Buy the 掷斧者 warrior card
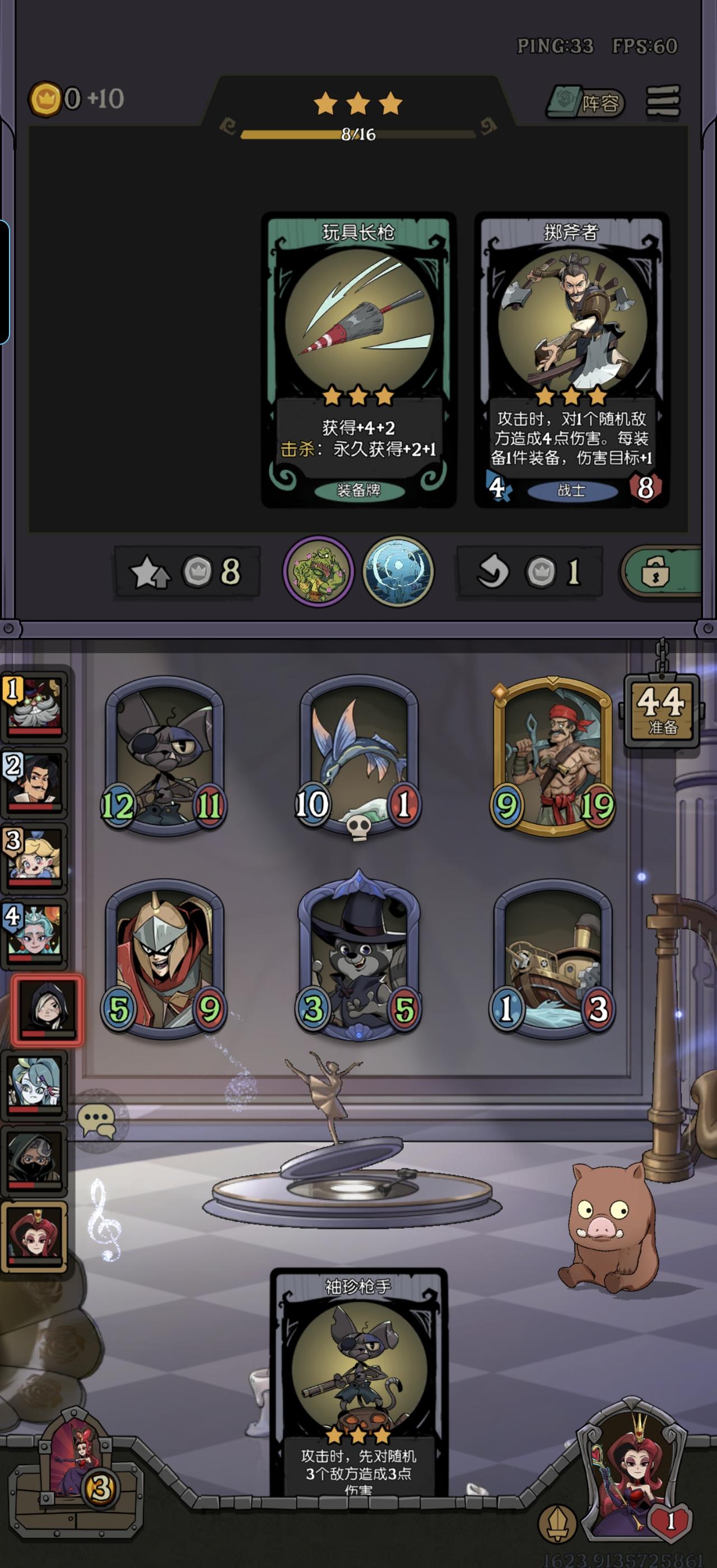 [571, 359]
